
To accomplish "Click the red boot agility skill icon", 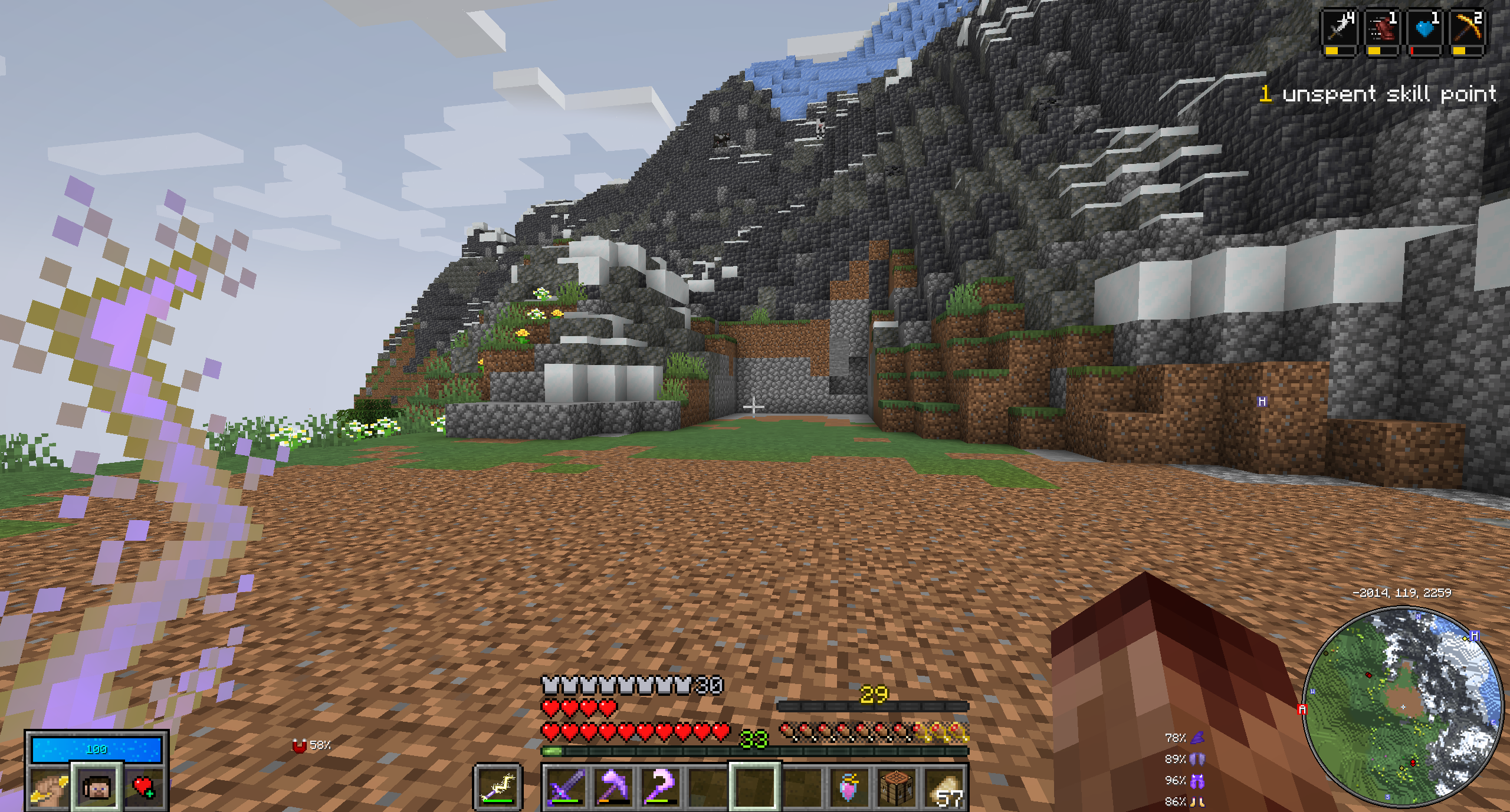I will (1382, 29).
